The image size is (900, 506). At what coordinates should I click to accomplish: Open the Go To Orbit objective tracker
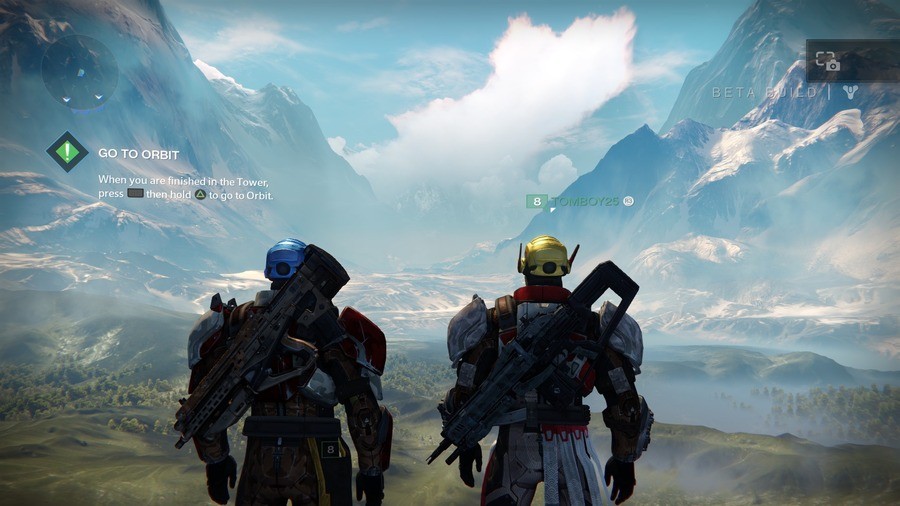pos(67,152)
